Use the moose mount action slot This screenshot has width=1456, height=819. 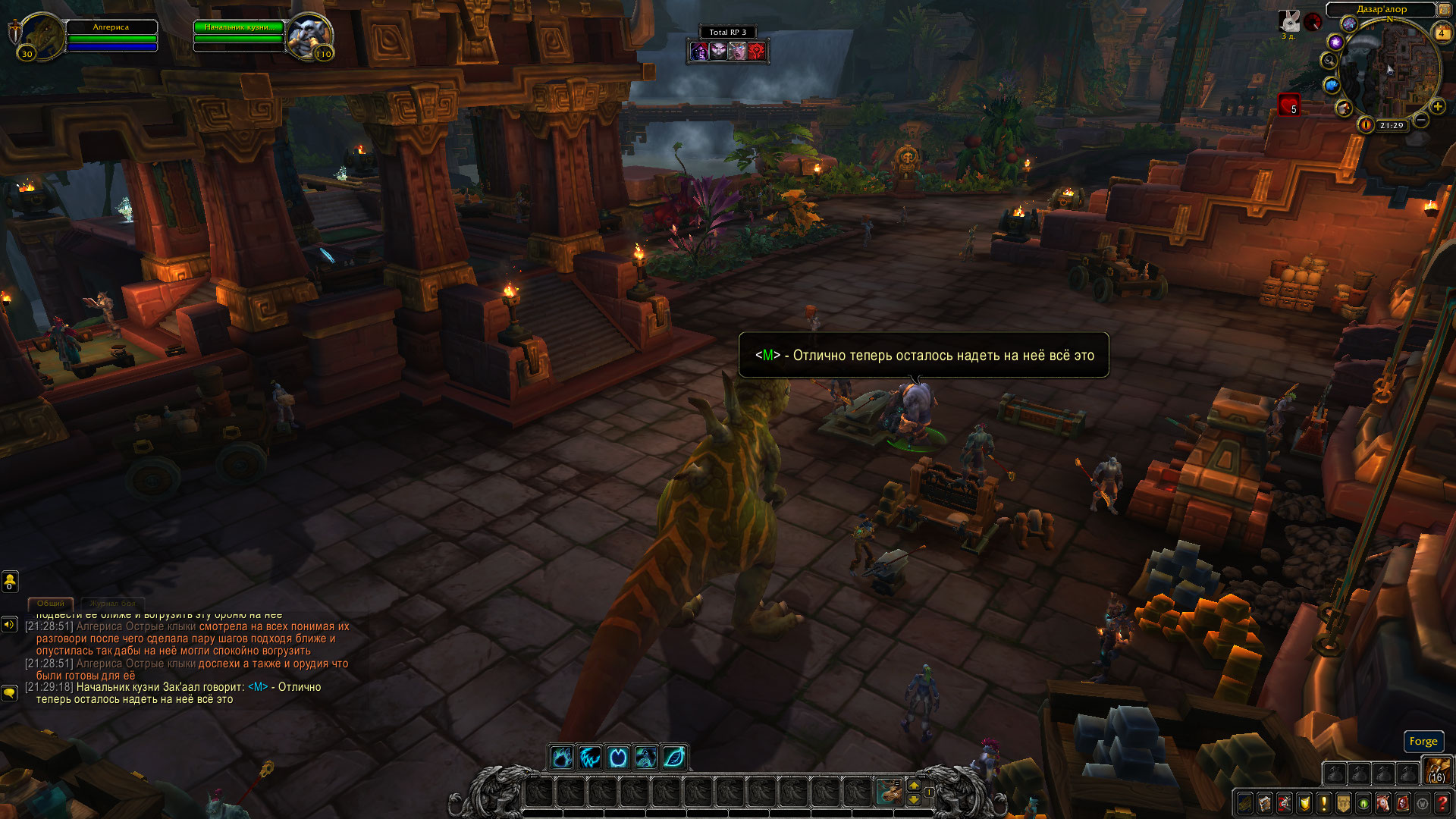point(889,792)
